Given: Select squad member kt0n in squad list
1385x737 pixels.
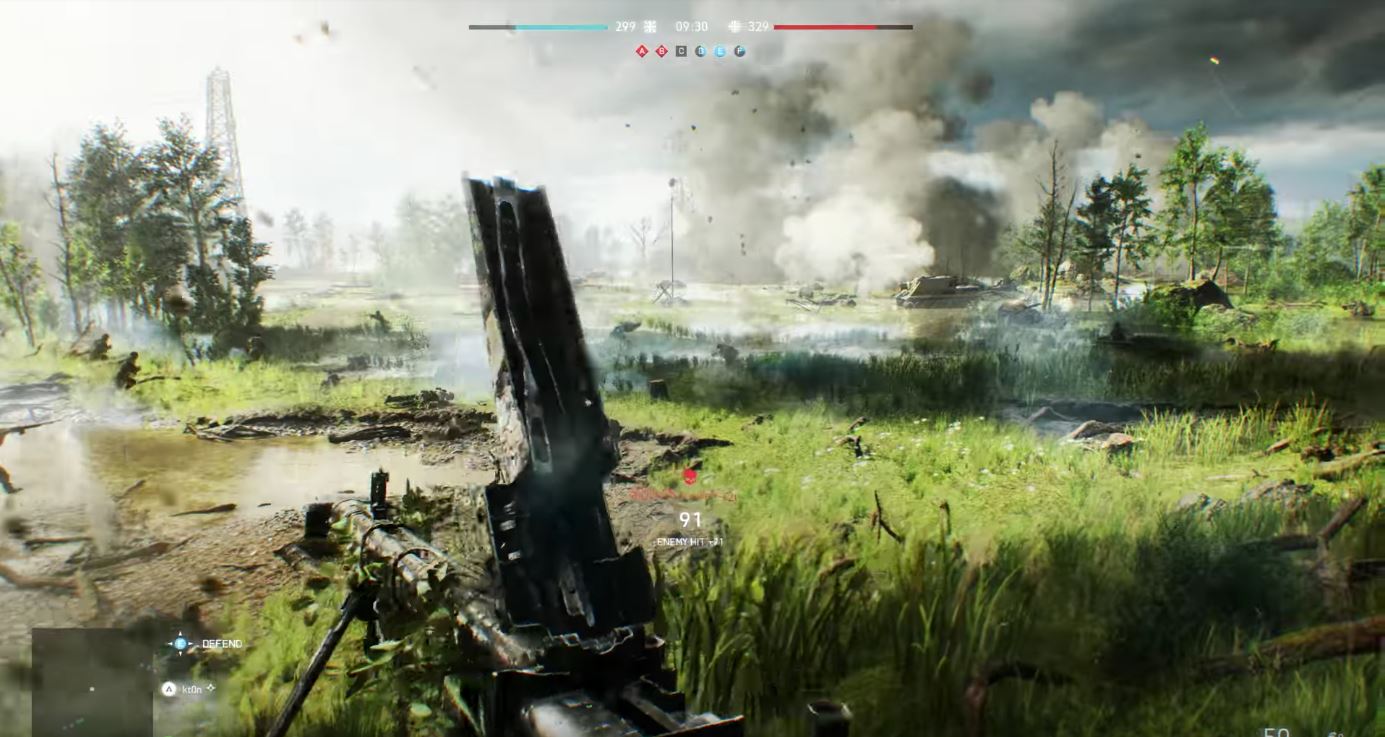Looking at the screenshot, I should (x=191, y=689).
